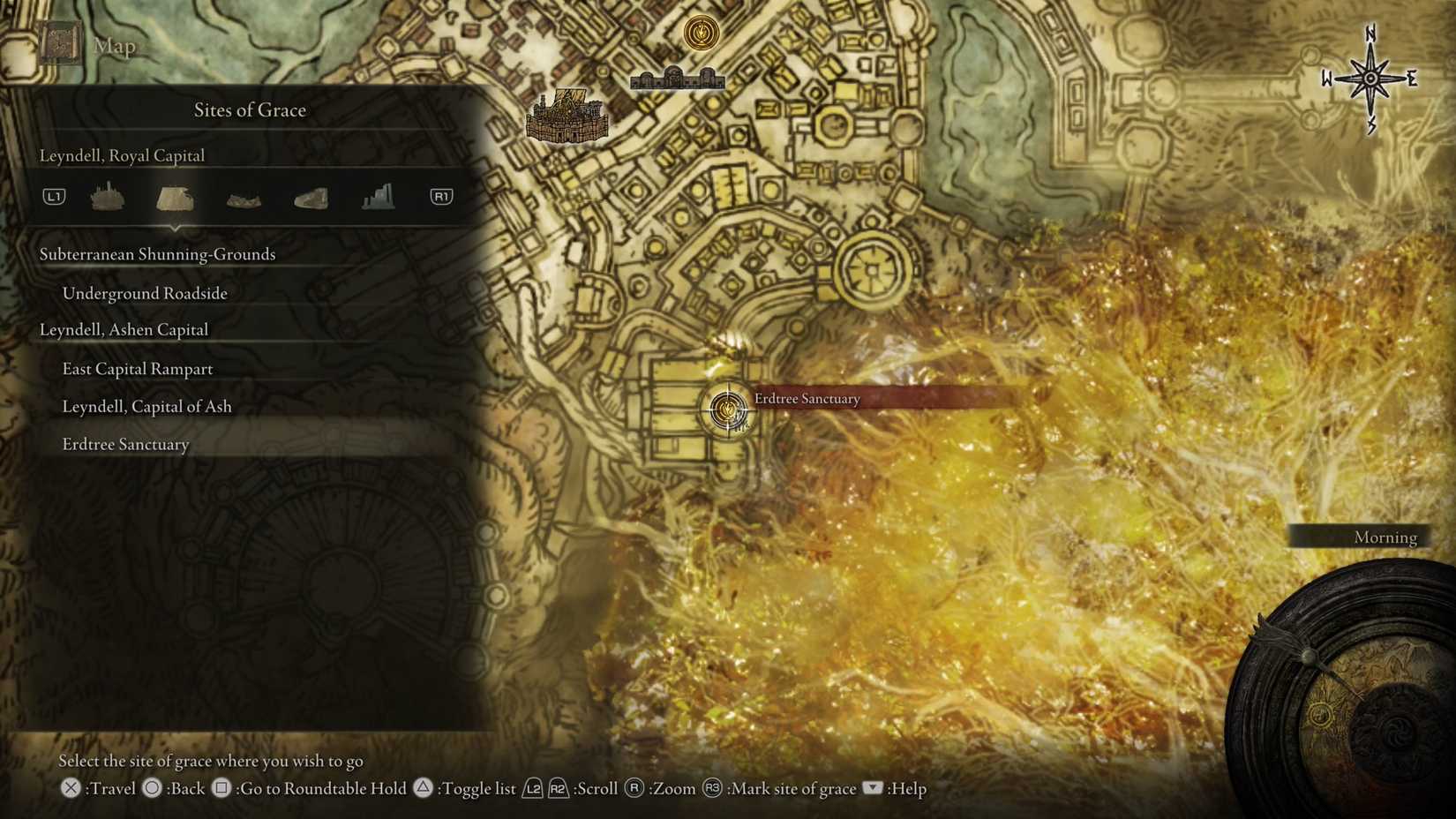The height and width of the screenshot is (819, 1456).
Task: Click the Morning time-of-day indicator
Action: [x=1385, y=537]
